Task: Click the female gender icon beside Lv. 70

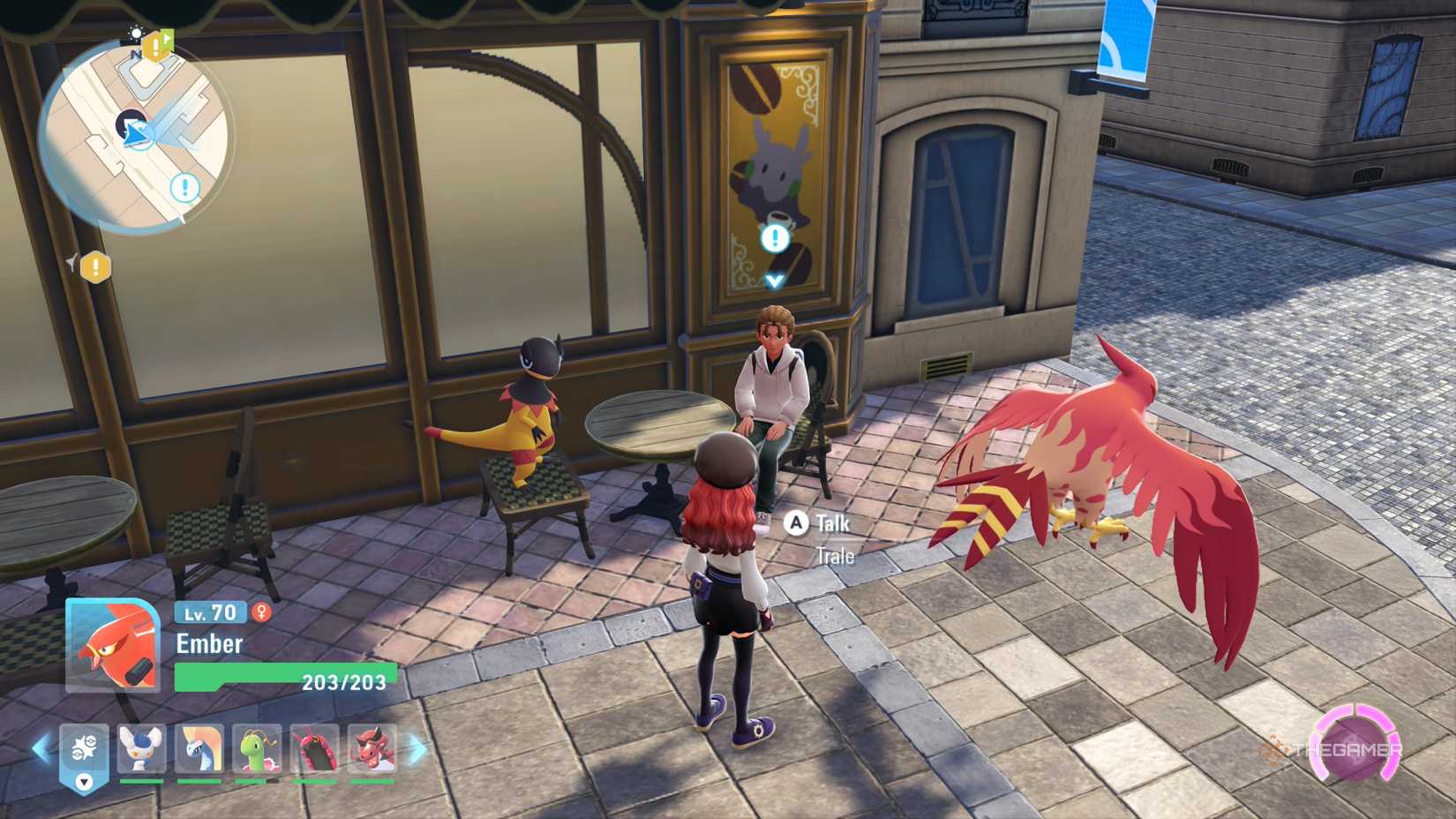Action: click(262, 612)
